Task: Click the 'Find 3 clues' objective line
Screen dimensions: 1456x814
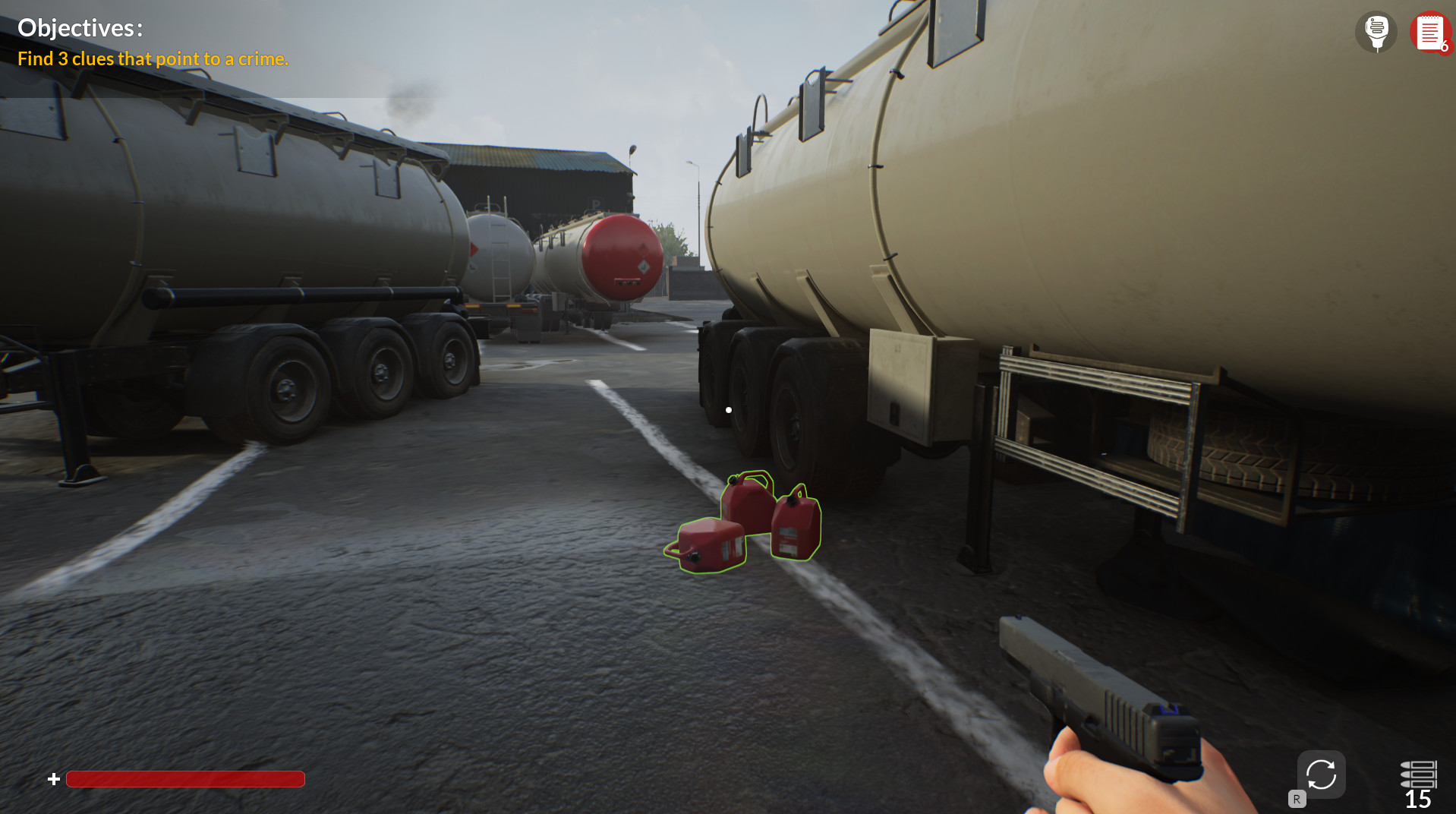Action: click(153, 58)
